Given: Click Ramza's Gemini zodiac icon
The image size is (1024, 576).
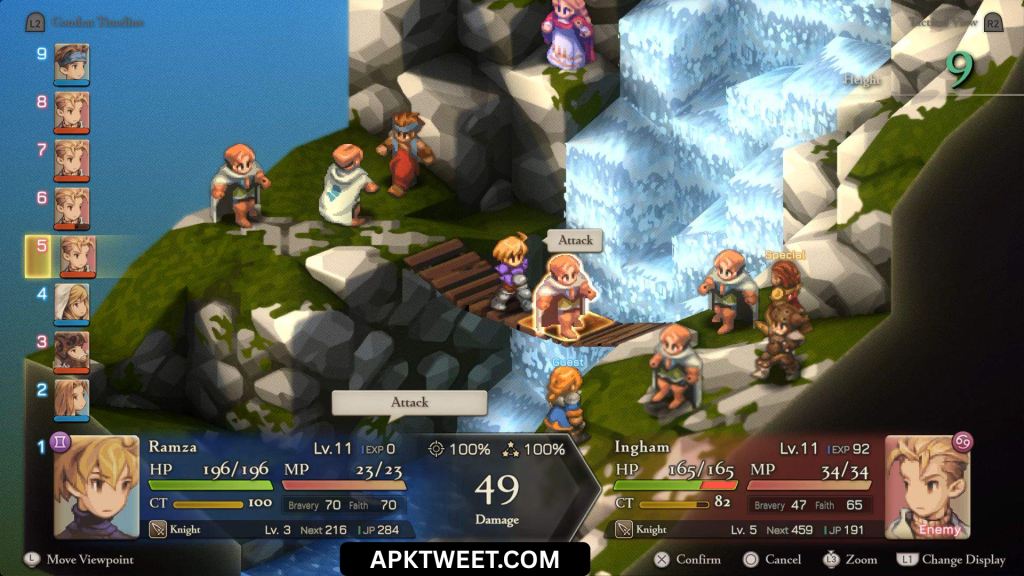Looking at the screenshot, I should (63, 441).
